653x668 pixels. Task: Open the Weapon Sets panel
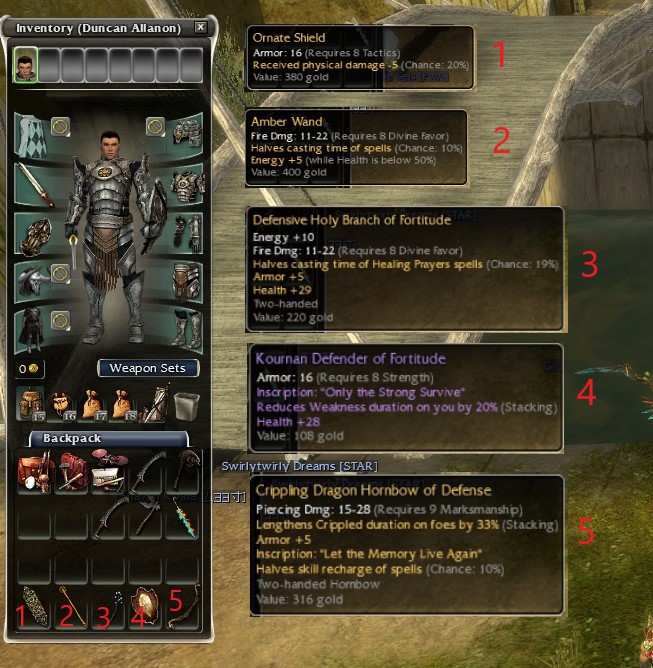coord(148,368)
